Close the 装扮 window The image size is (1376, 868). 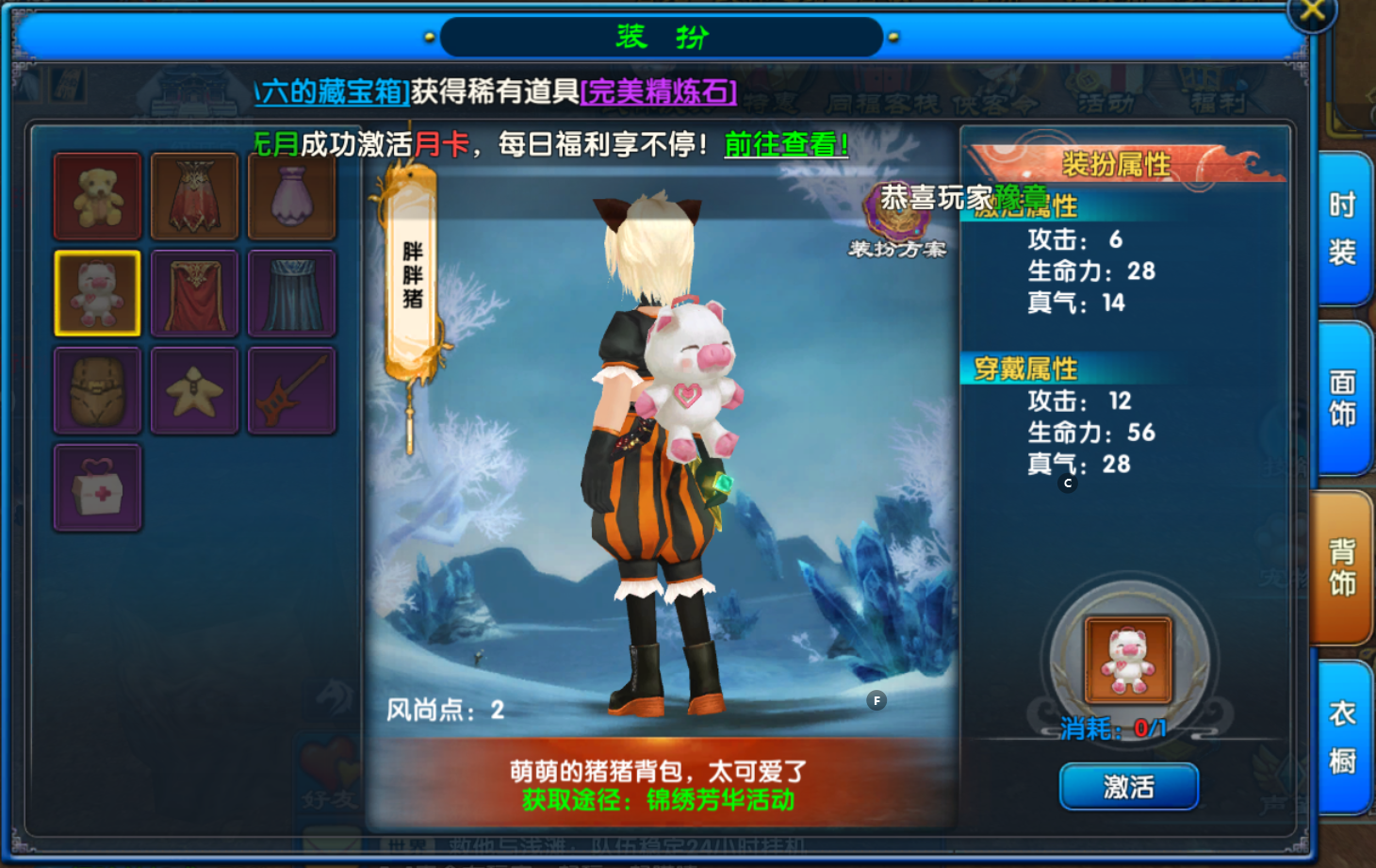(x=1311, y=12)
